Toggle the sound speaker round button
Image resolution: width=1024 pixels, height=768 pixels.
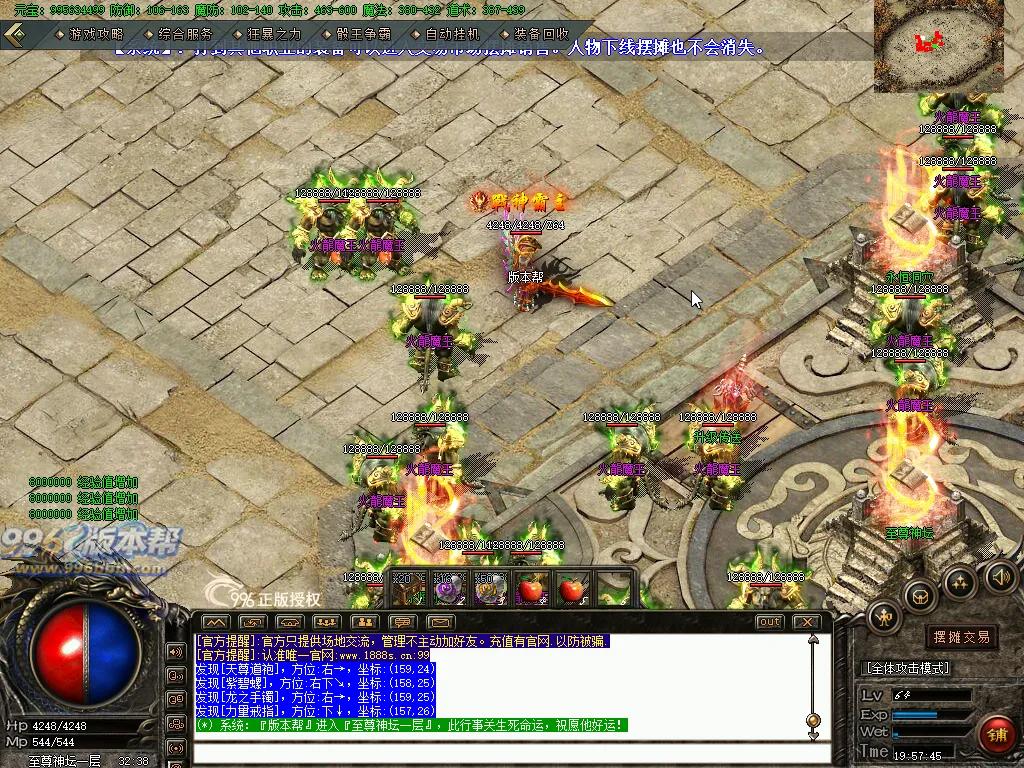1001,577
